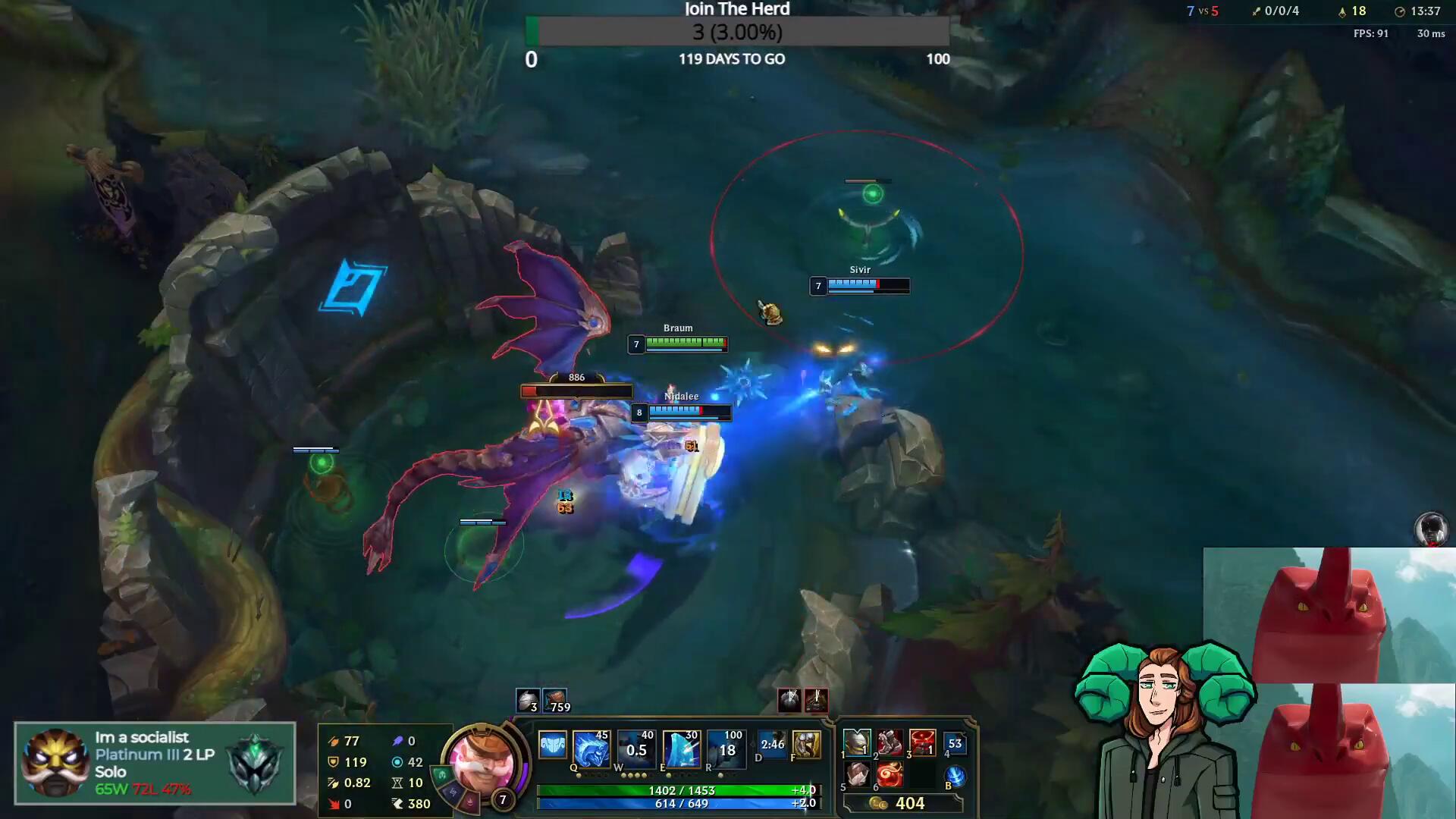Use the helmet item in slot 1
Screen dimensions: 1456x819
click(857, 742)
